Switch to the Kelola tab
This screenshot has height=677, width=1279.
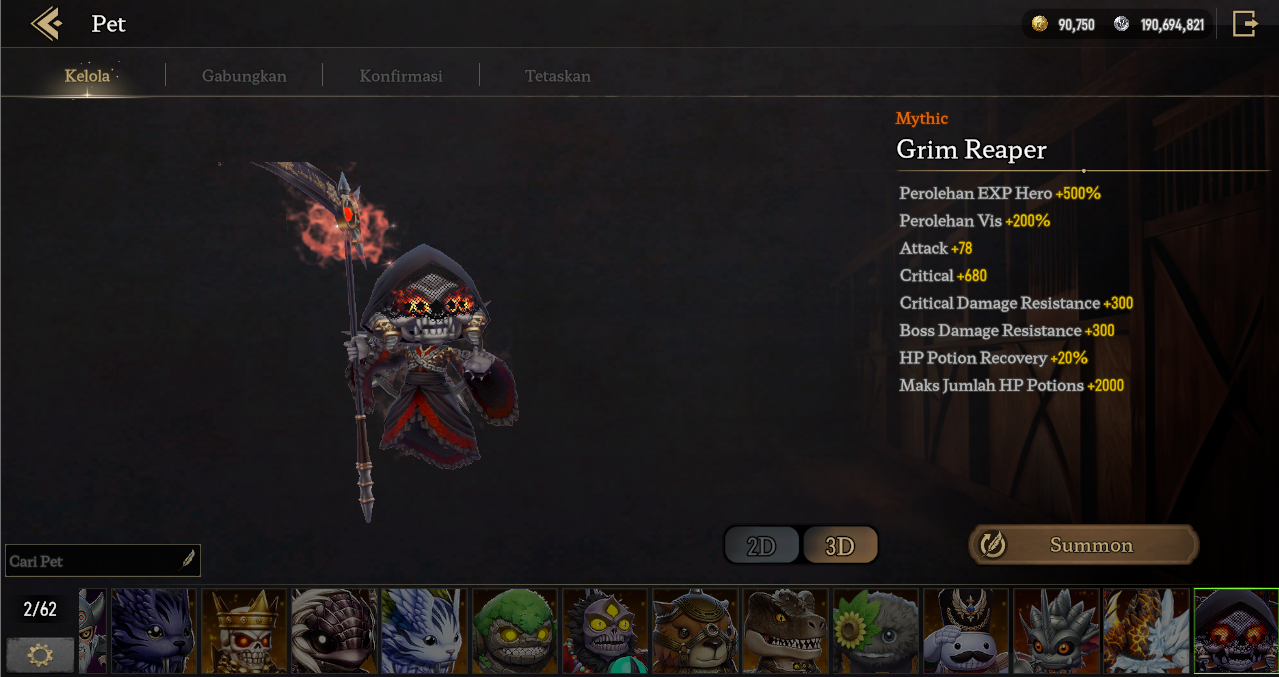(87, 76)
